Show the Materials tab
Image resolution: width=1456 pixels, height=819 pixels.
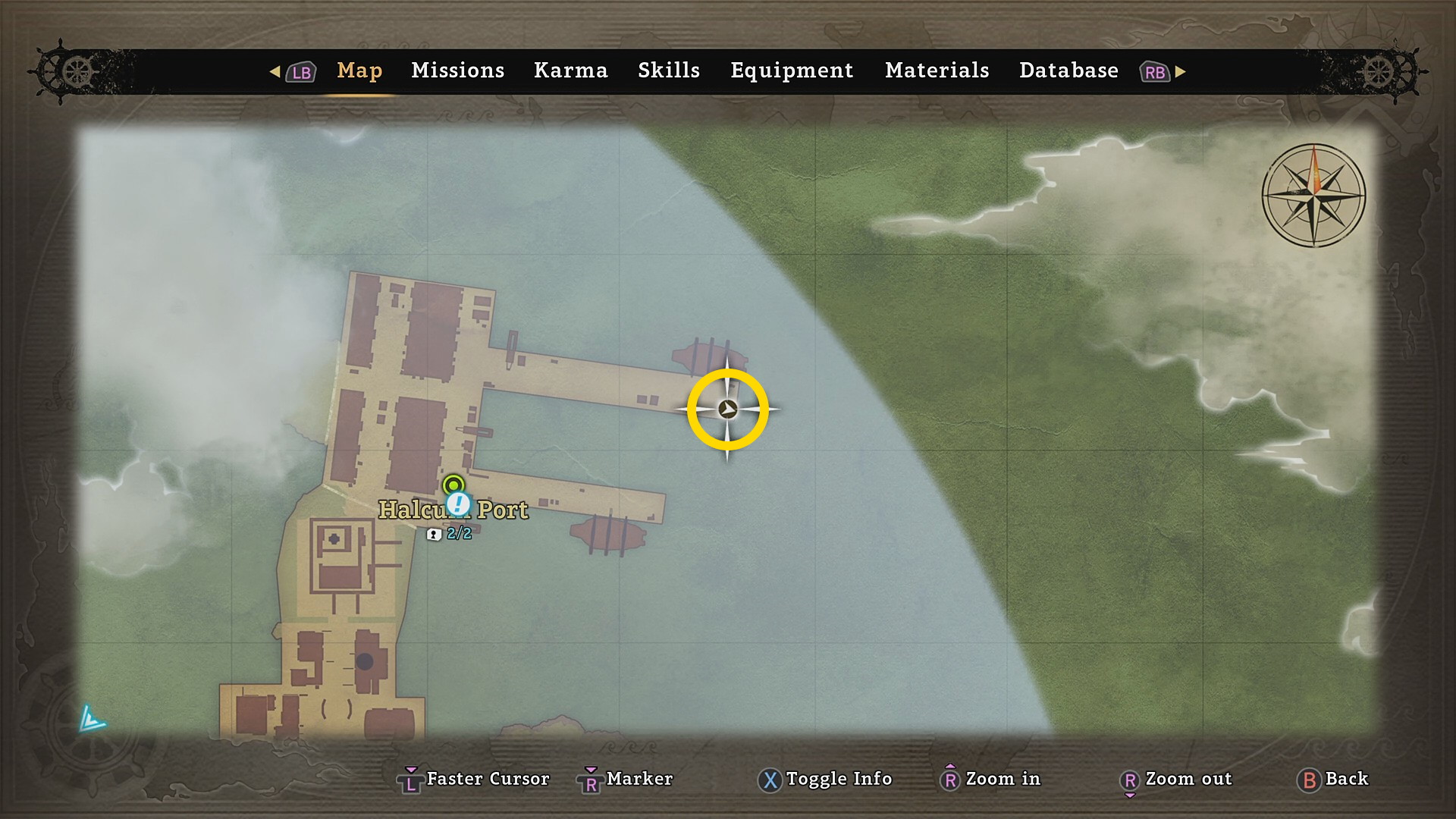tap(937, 71)
